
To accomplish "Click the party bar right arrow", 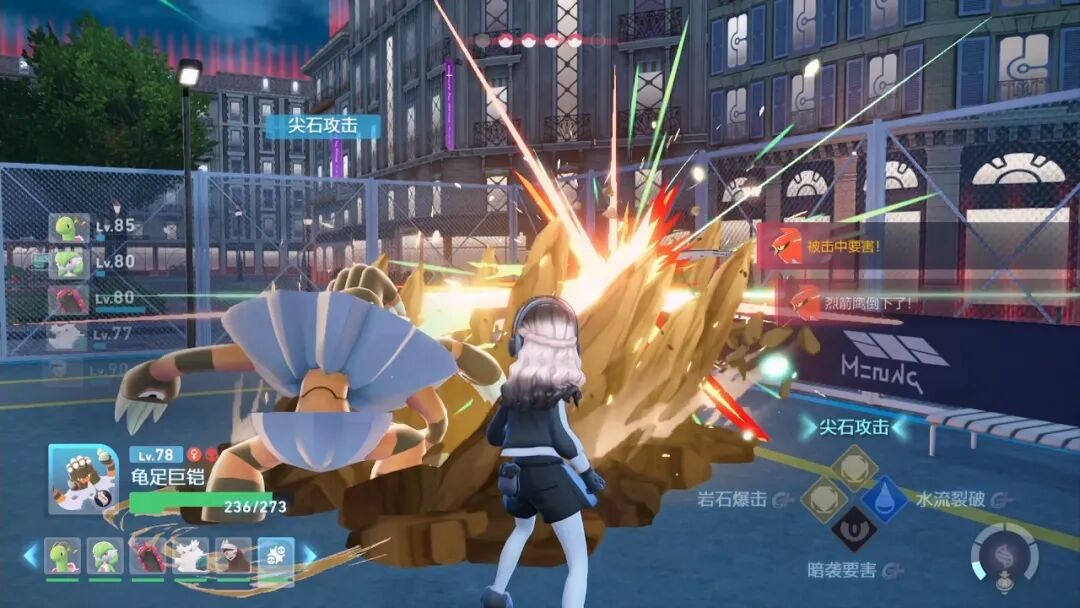I will tap(309, 555).
